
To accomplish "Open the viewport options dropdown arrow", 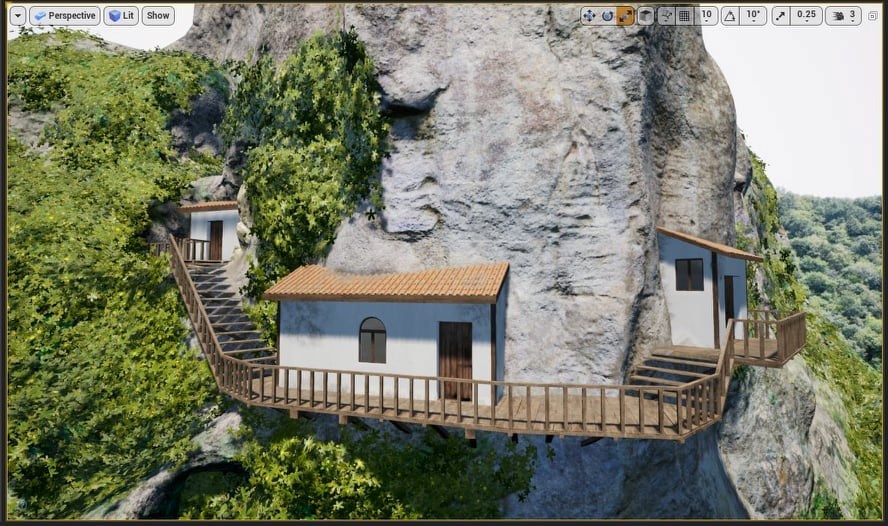I will [x=17, y=16].
